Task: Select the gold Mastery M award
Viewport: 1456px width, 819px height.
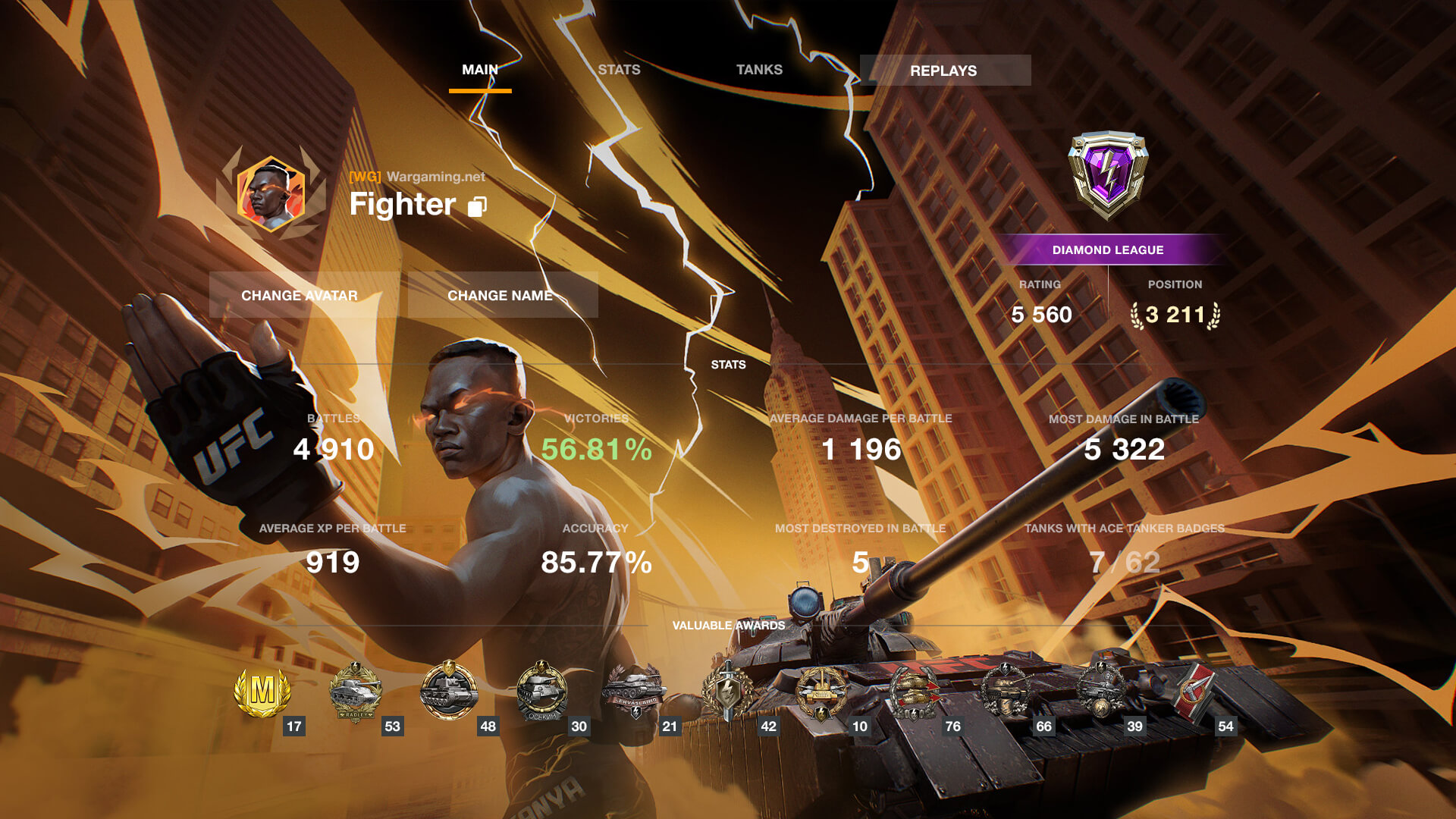Action: [x=262, y=692]
